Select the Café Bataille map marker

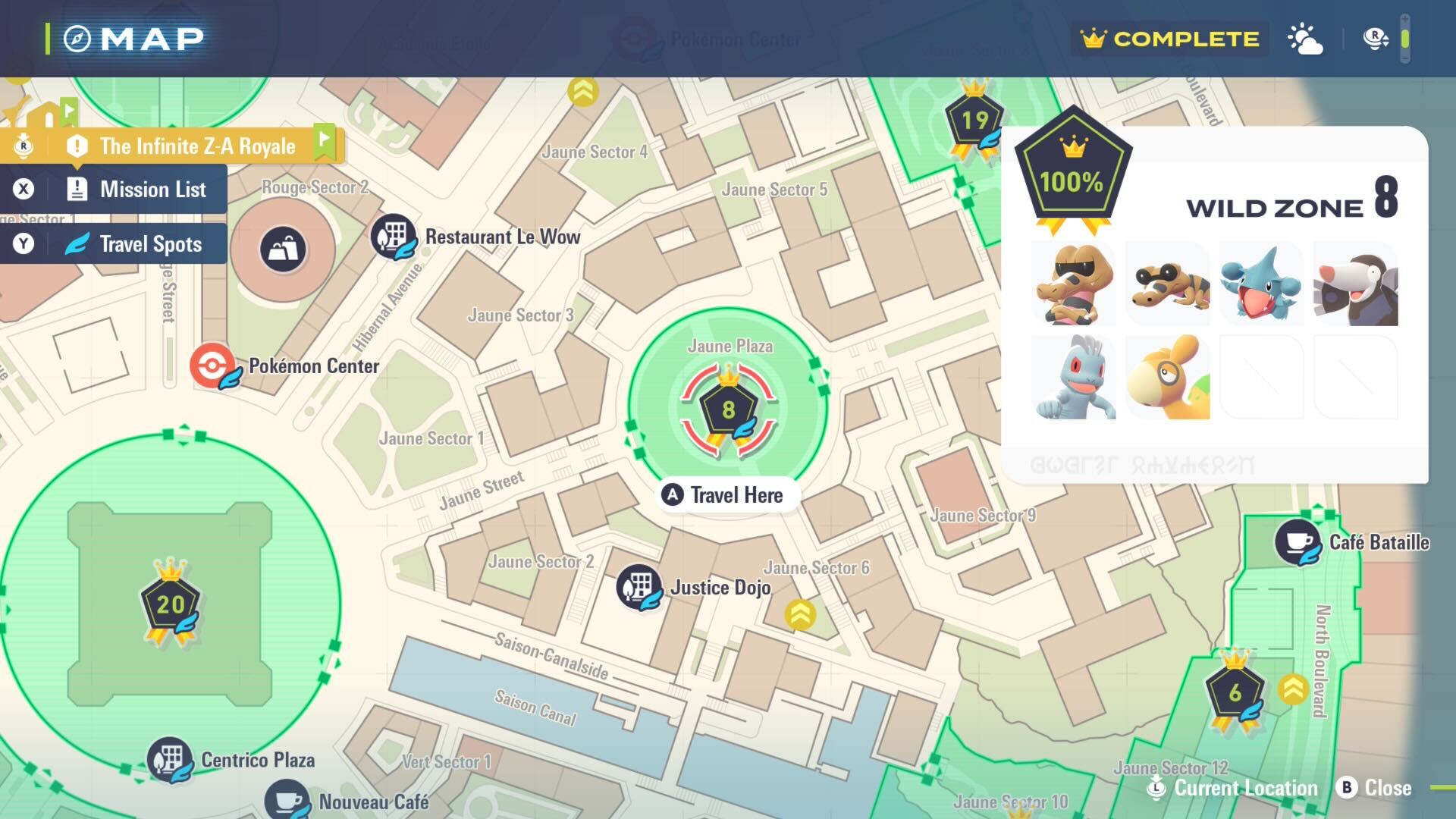1298,542
